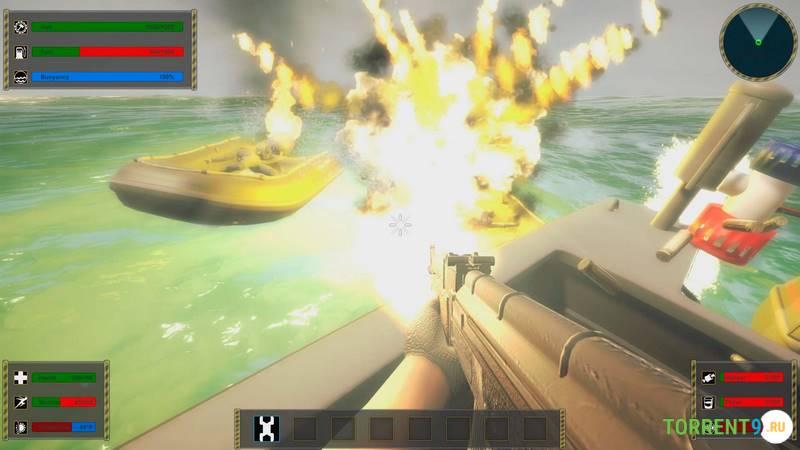Click the stamina running-figure icon
The image size is (800, 450).
pyautogui.click(x=18, y=402)
